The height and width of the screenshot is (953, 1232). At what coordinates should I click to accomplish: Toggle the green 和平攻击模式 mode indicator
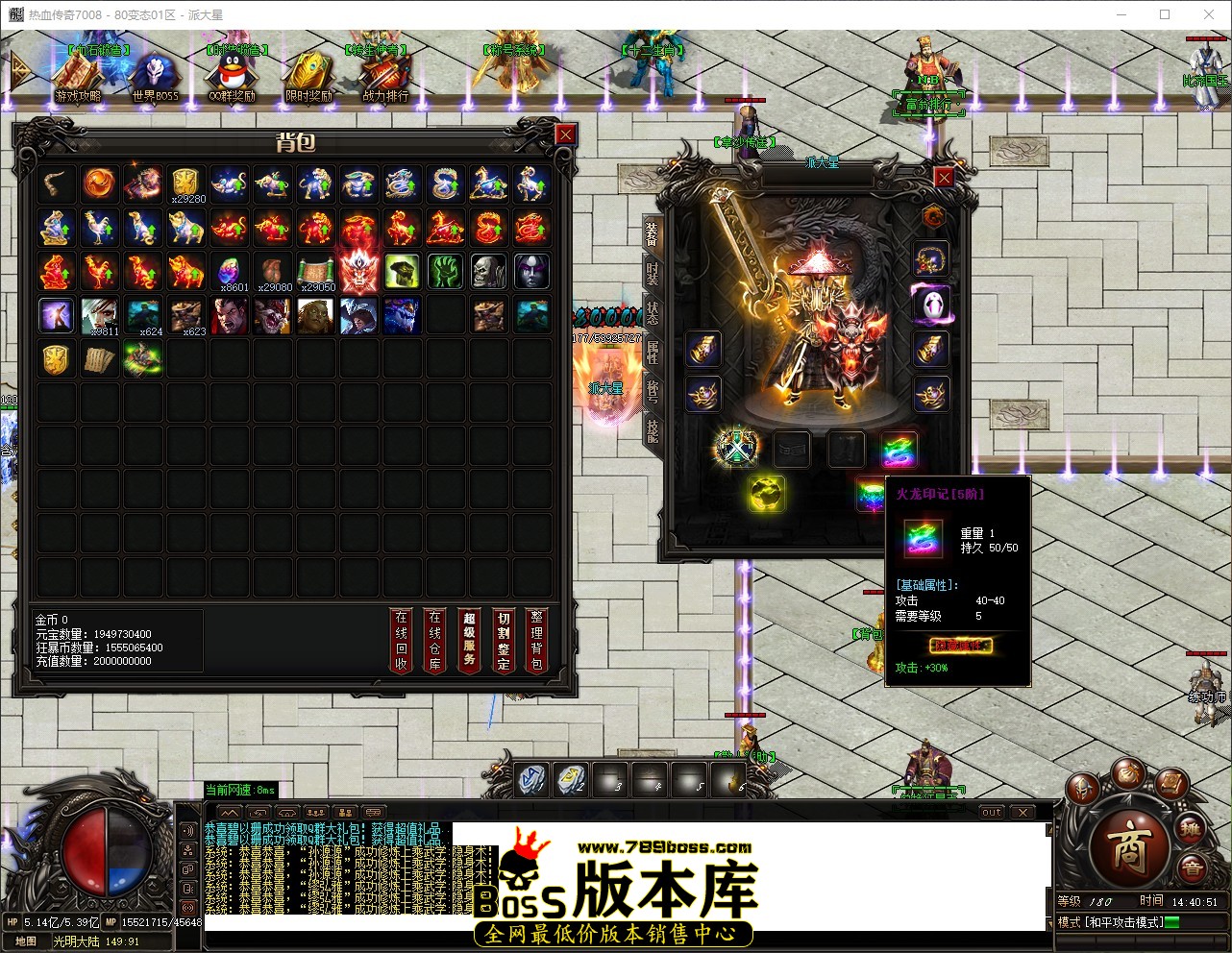click(1173, 921)
